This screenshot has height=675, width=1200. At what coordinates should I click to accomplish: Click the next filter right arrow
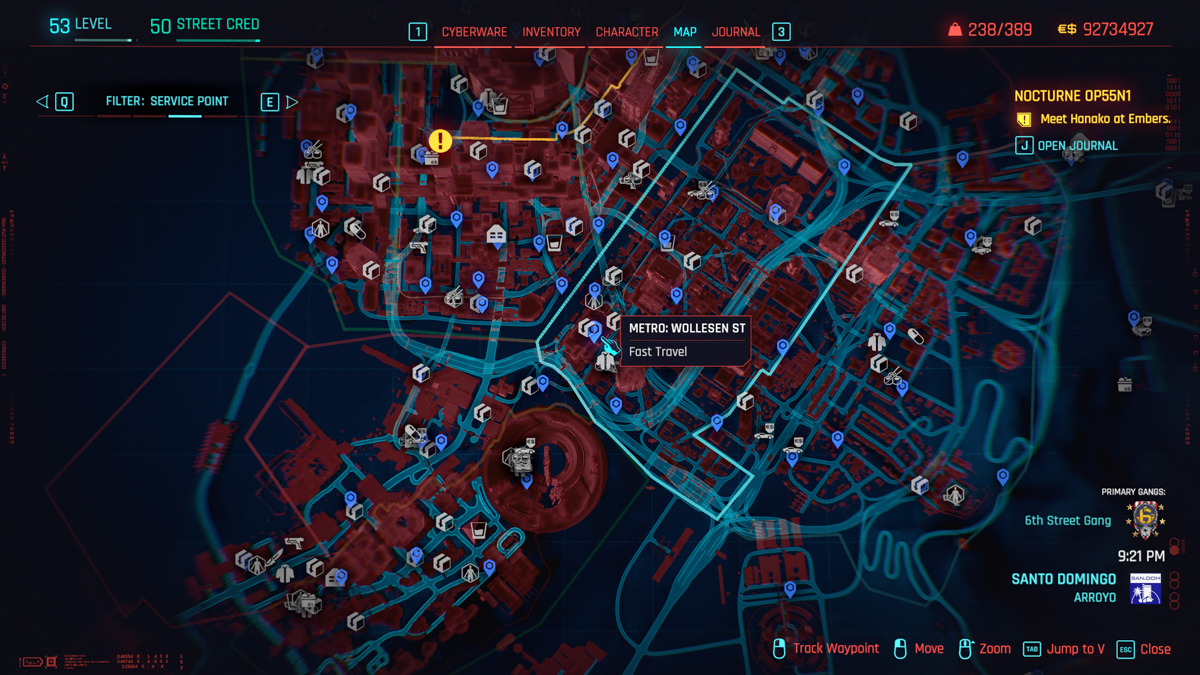pyautogui.click(x=292, y=101)
